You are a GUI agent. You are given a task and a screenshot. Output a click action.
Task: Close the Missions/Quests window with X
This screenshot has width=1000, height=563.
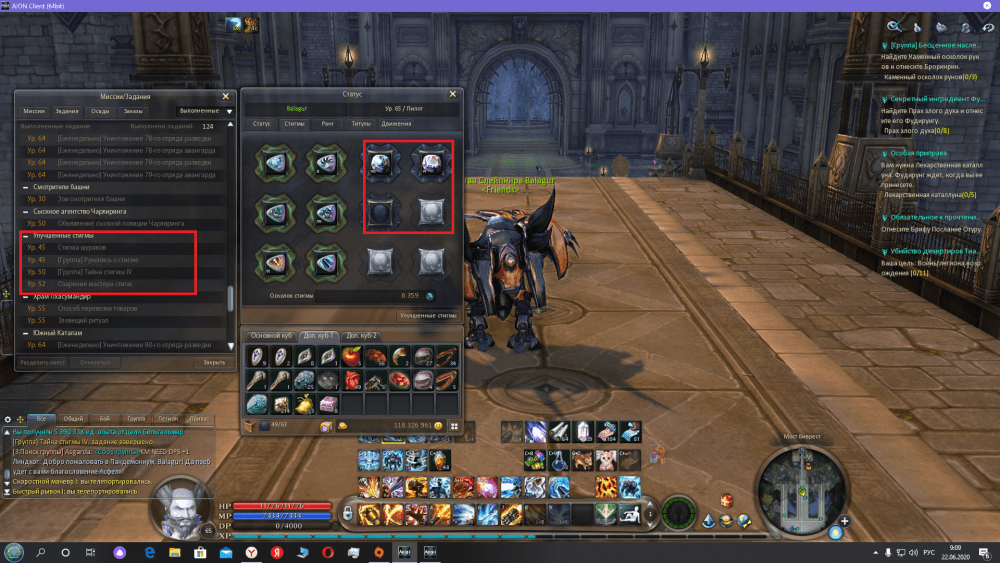pyautogui.click(x=227, y=95)
